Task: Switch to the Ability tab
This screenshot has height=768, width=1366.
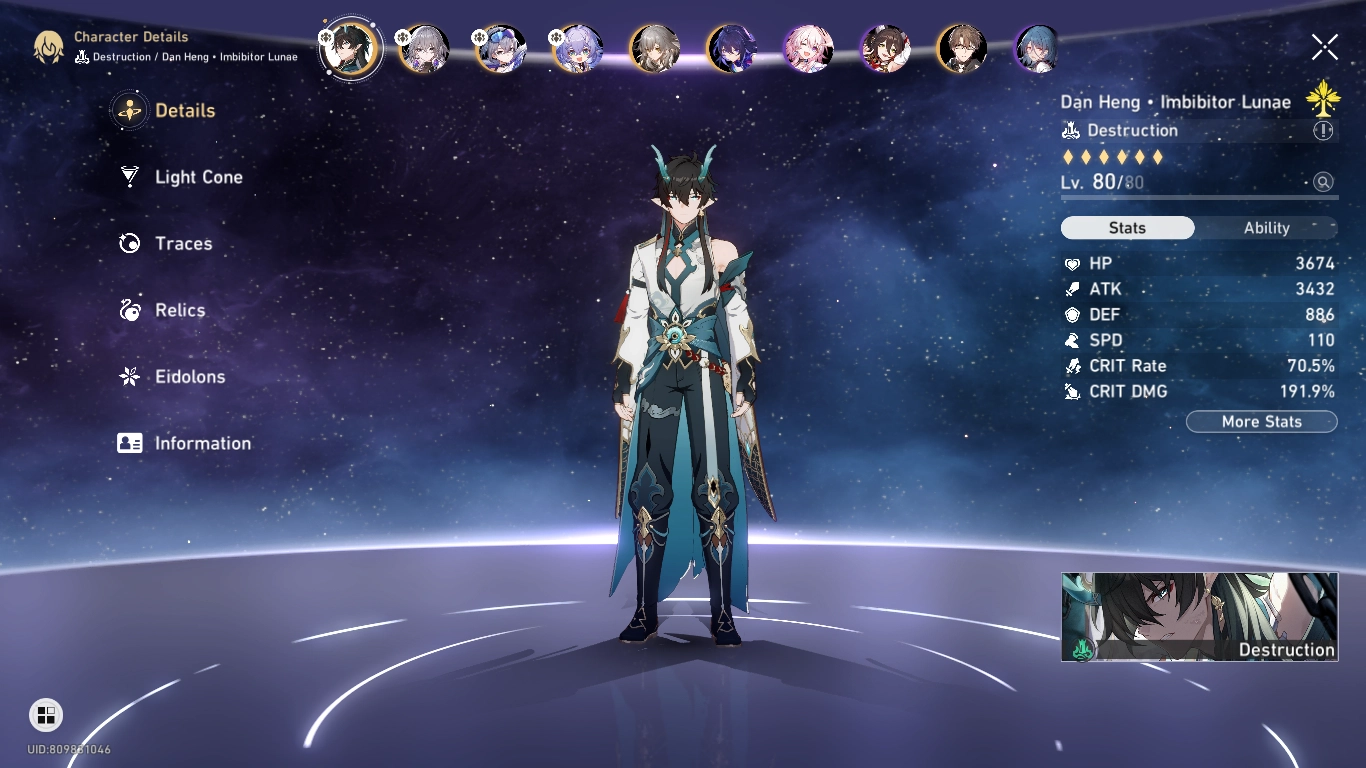Action: (1266, 228)
